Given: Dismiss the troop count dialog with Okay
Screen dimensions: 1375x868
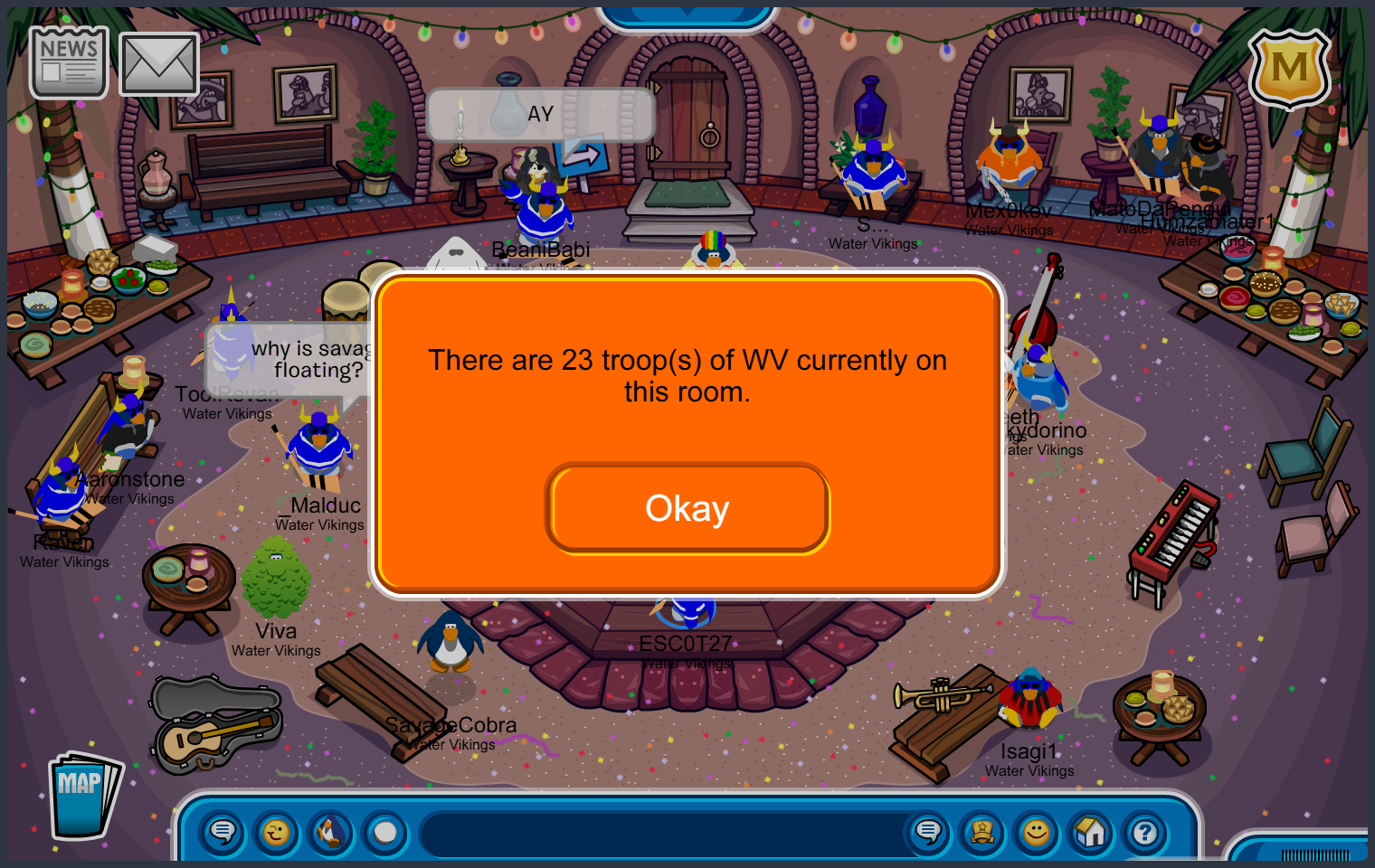Looking at the screenshot, I should point(687,508).
